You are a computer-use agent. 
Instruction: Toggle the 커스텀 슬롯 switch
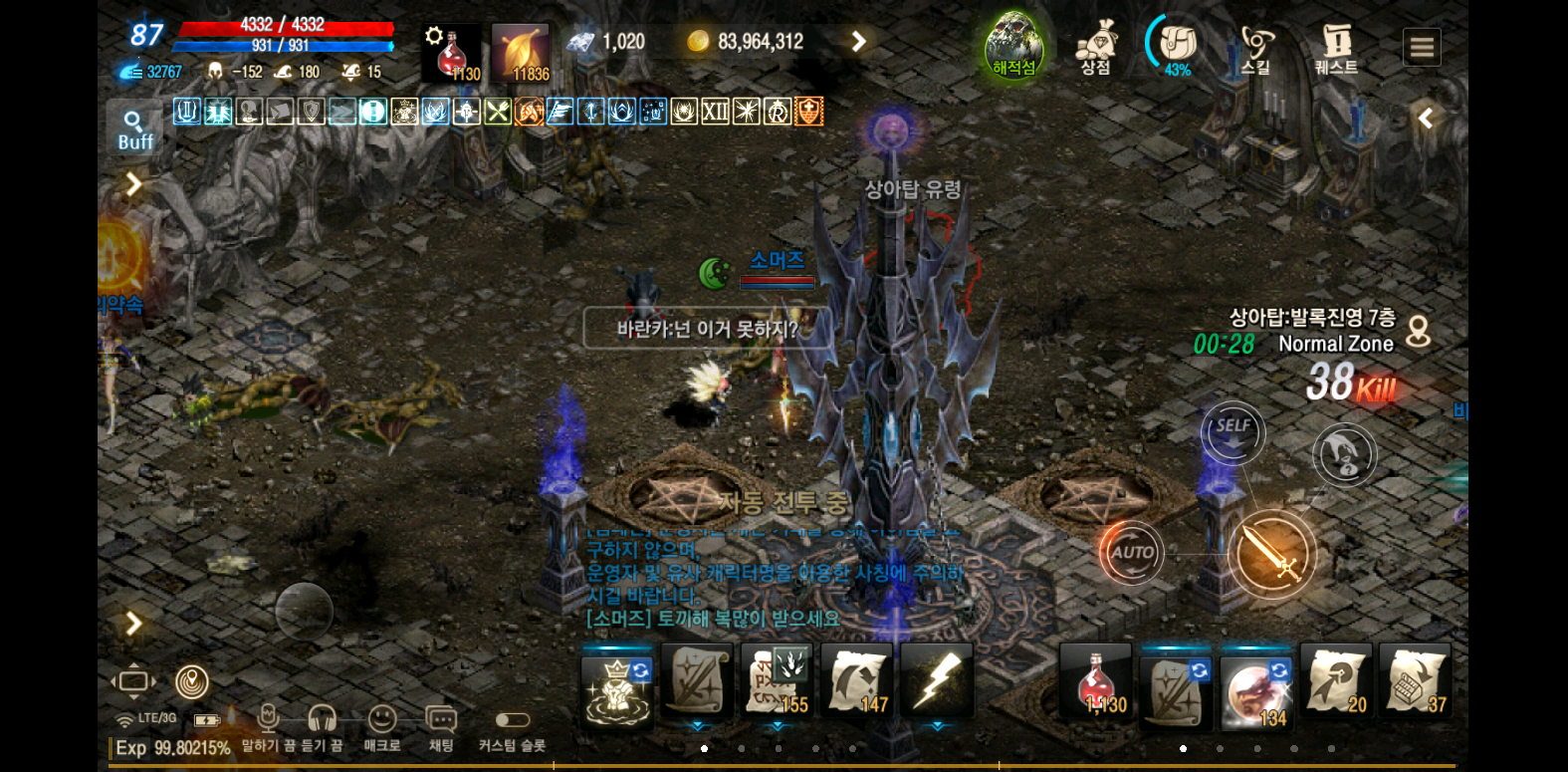pos(512,720)
